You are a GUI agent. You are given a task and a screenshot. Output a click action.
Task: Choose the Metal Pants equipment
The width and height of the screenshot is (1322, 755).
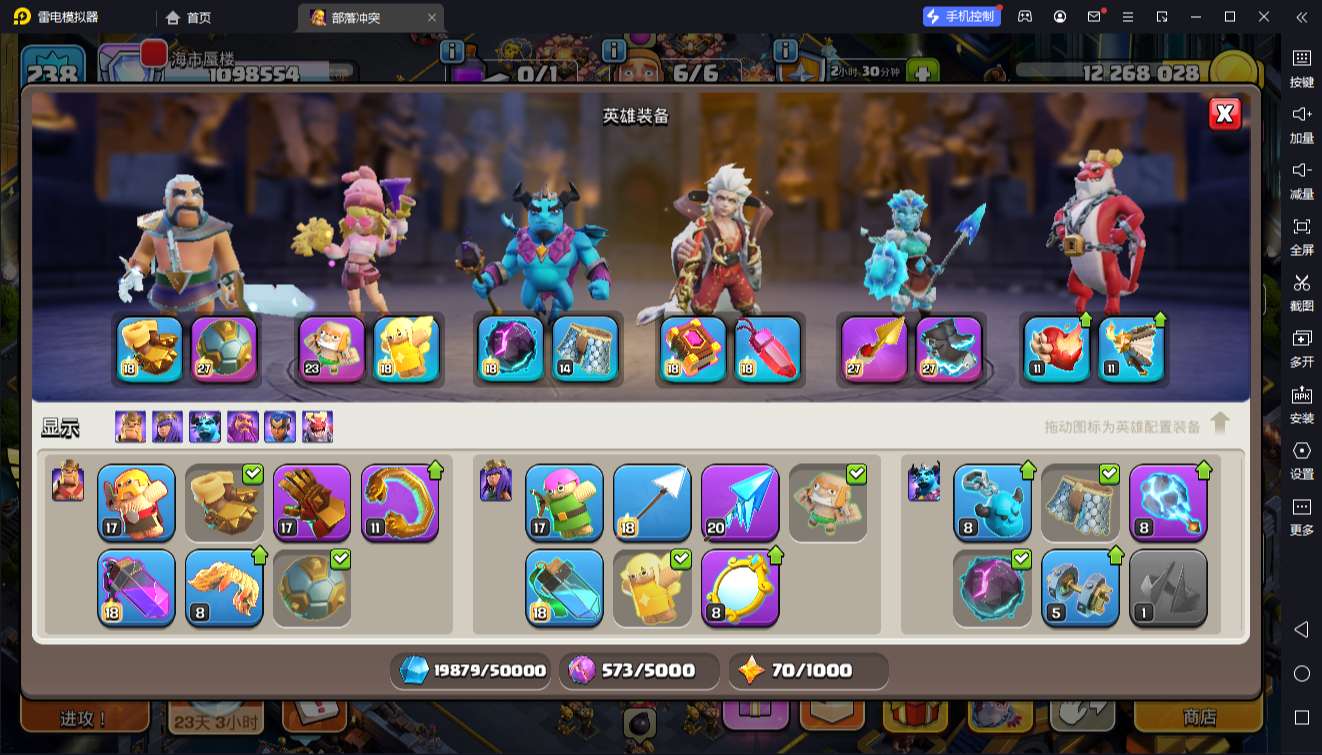1080,502
